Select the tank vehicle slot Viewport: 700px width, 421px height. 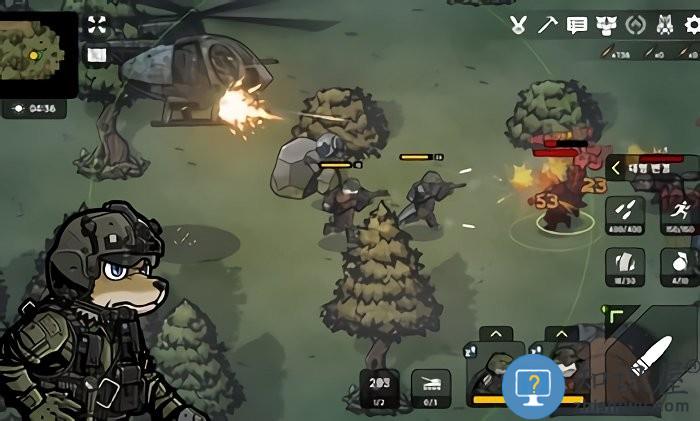[x=432, y=388]
